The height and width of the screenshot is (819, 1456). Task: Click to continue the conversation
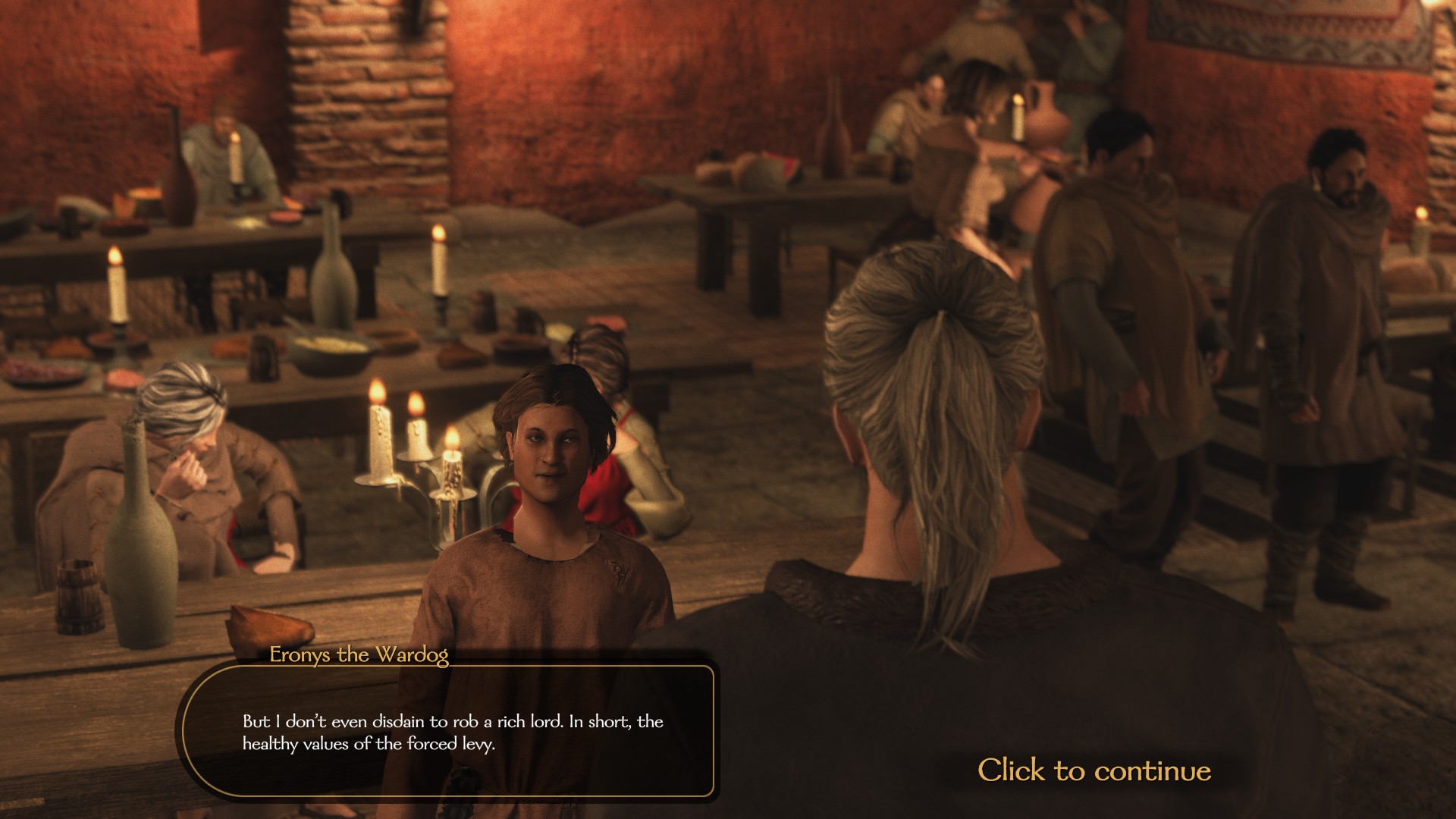[x=1094, y=770]
